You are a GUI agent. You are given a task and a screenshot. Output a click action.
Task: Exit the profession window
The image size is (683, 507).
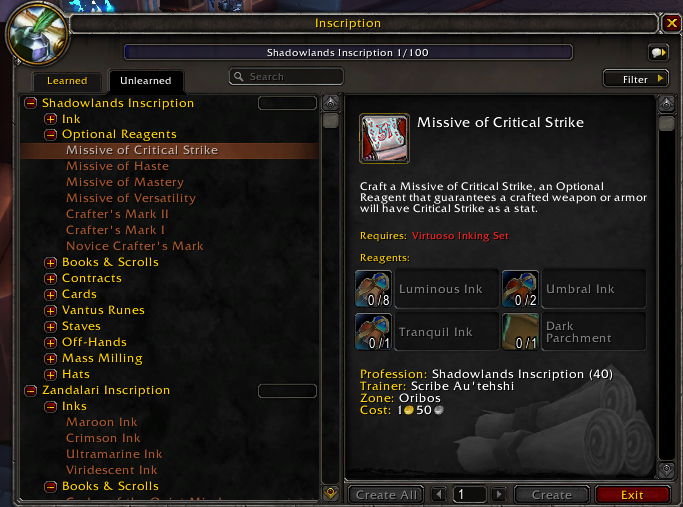pyautogui.click(x=632, y=495)
